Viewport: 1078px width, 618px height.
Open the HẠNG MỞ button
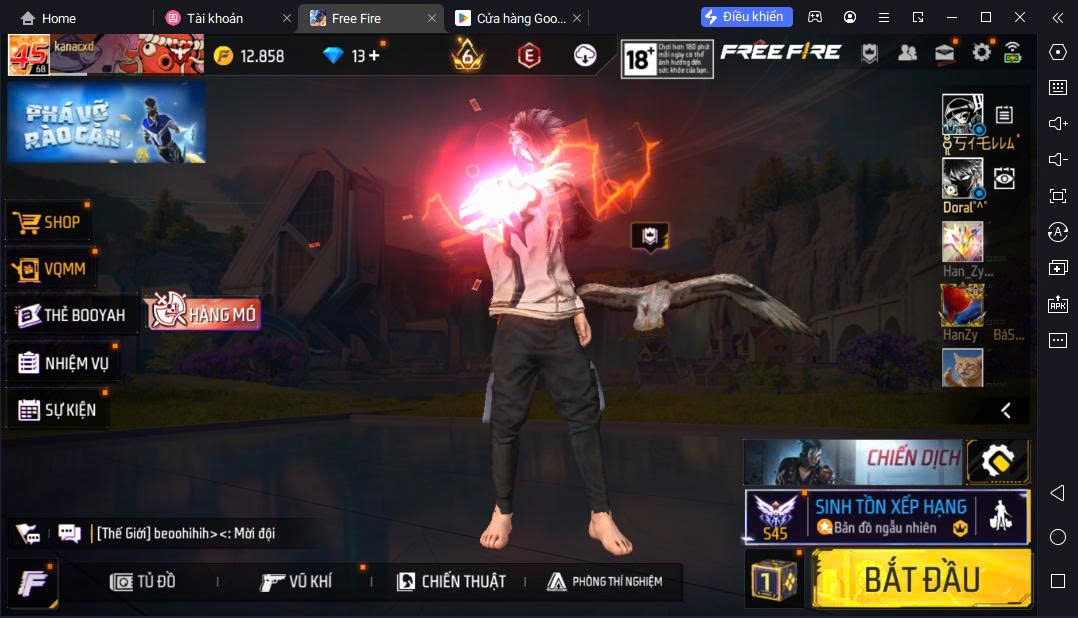[x=203, y=314]
